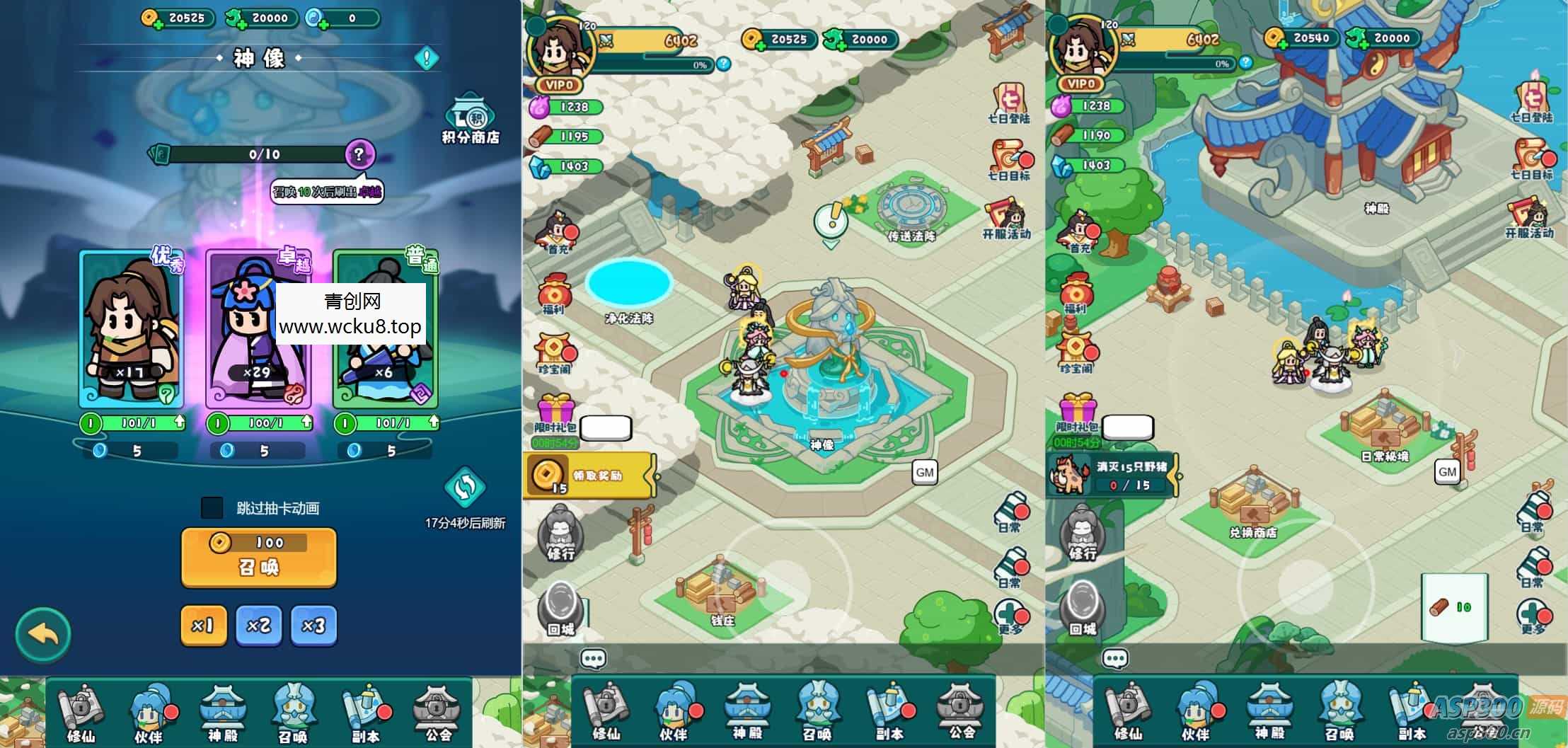Viewport: 1568px width, 748px height.
Task: Click the orange 召唤 summon button
Action: point(258,558)
